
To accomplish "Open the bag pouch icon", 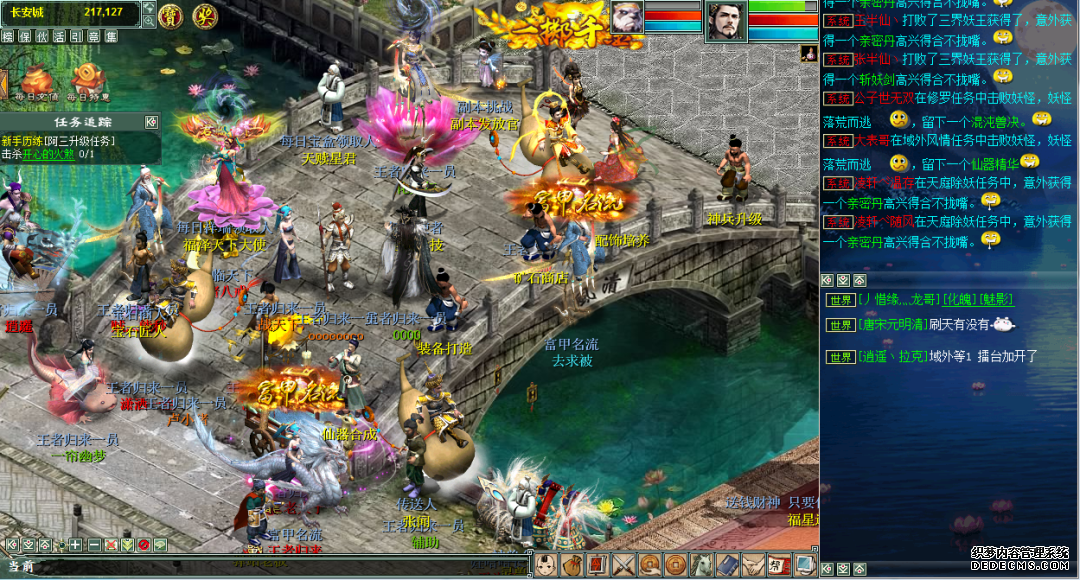I will tap(572, 565).
